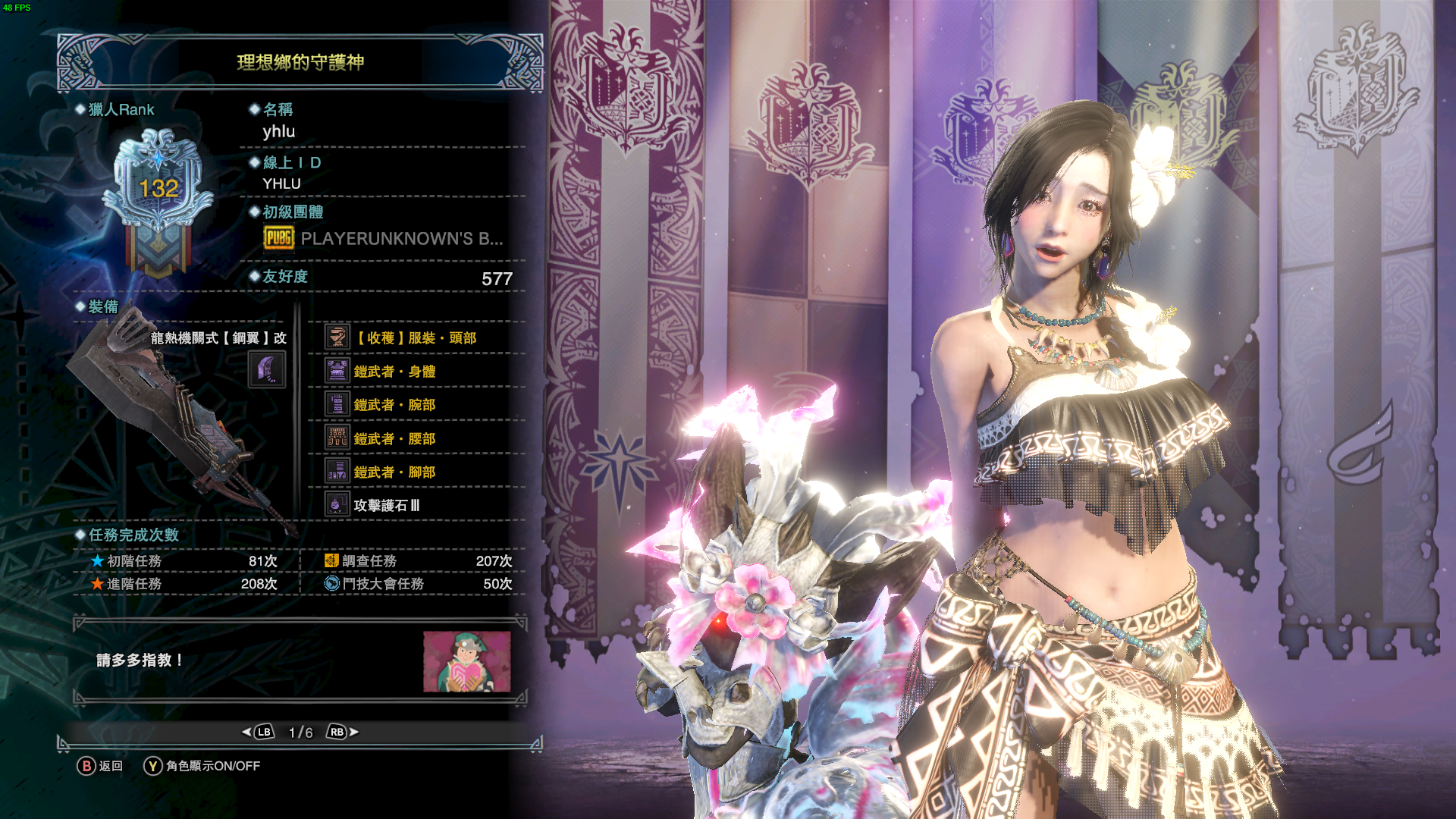Choose the 鎧武者・腳部 leg armor row

[394, 472]
